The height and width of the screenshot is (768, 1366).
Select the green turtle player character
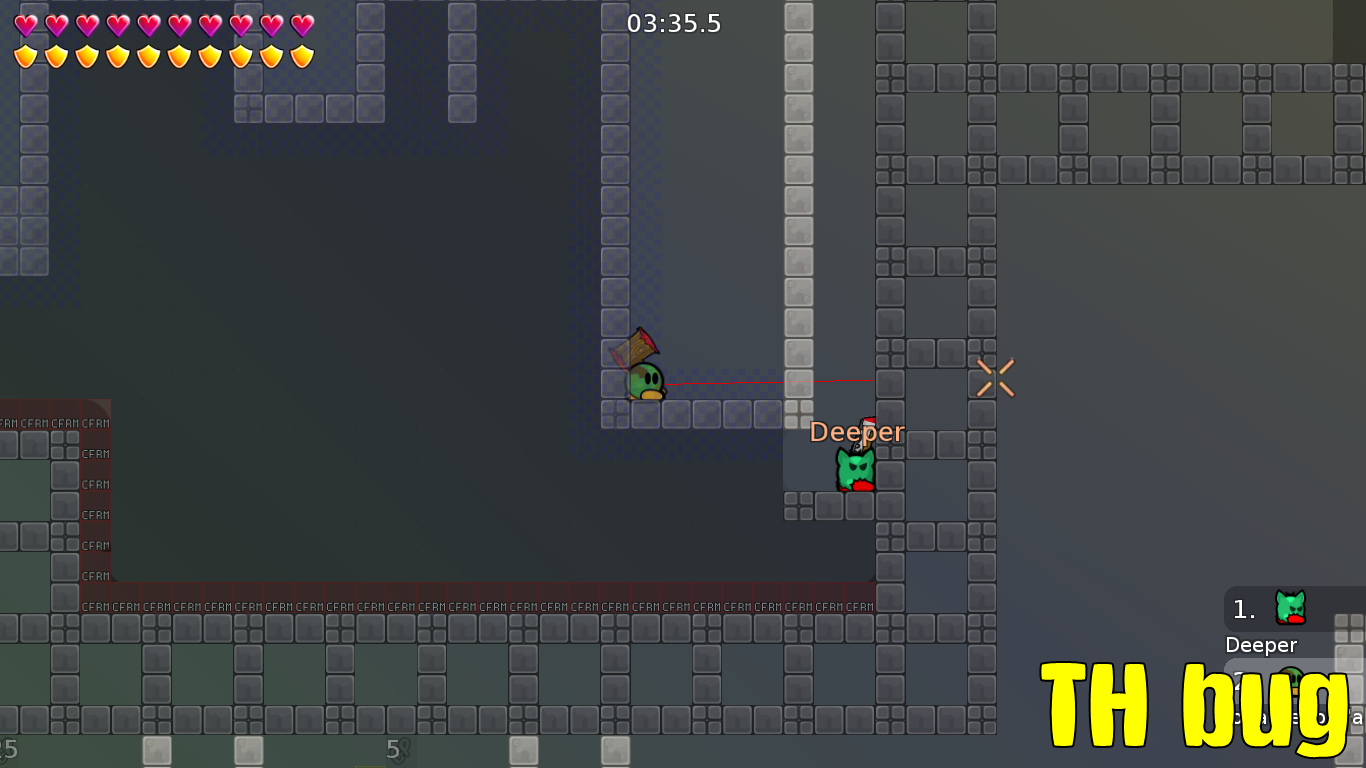pos(644,383)
